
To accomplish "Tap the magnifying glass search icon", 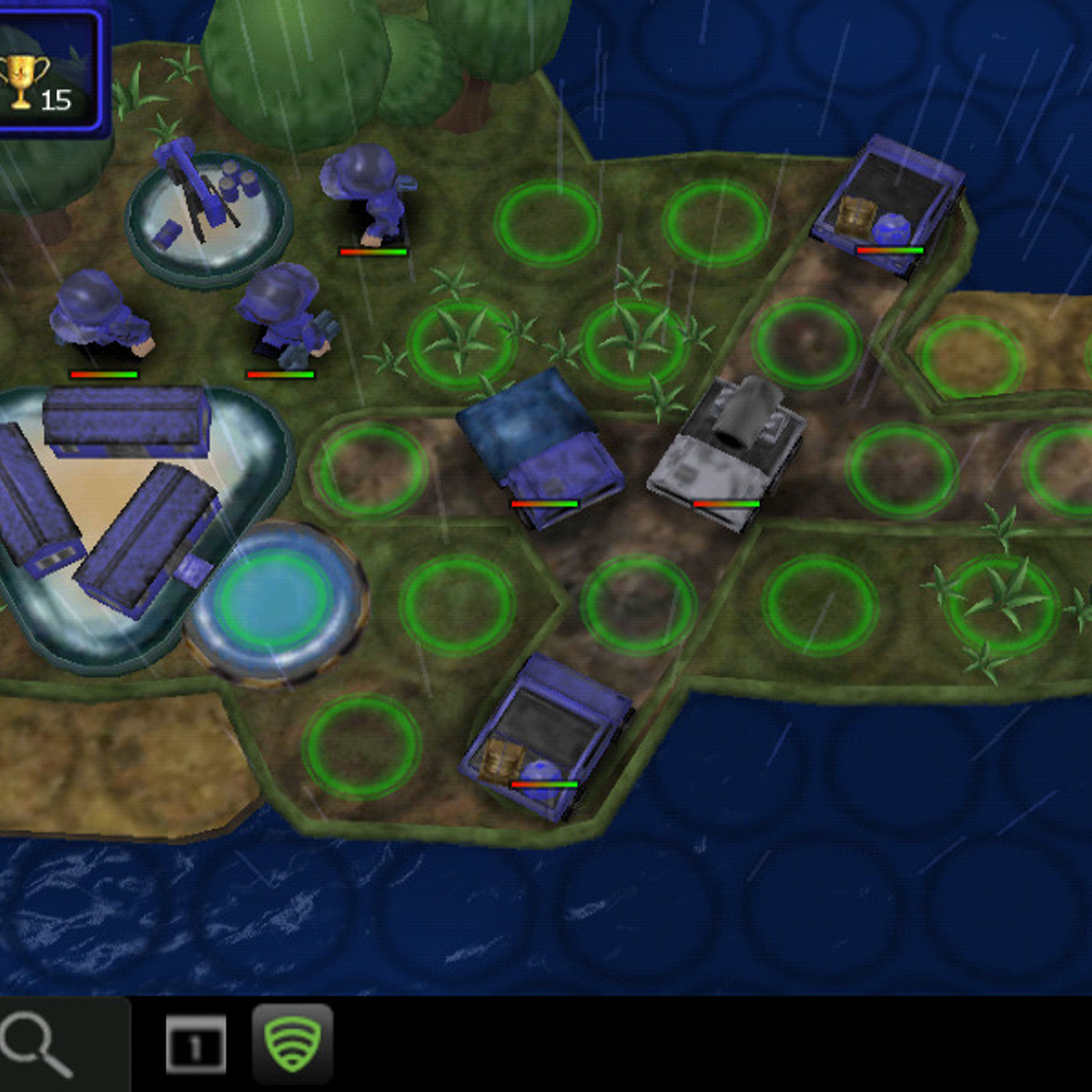I will point(38,1044).
